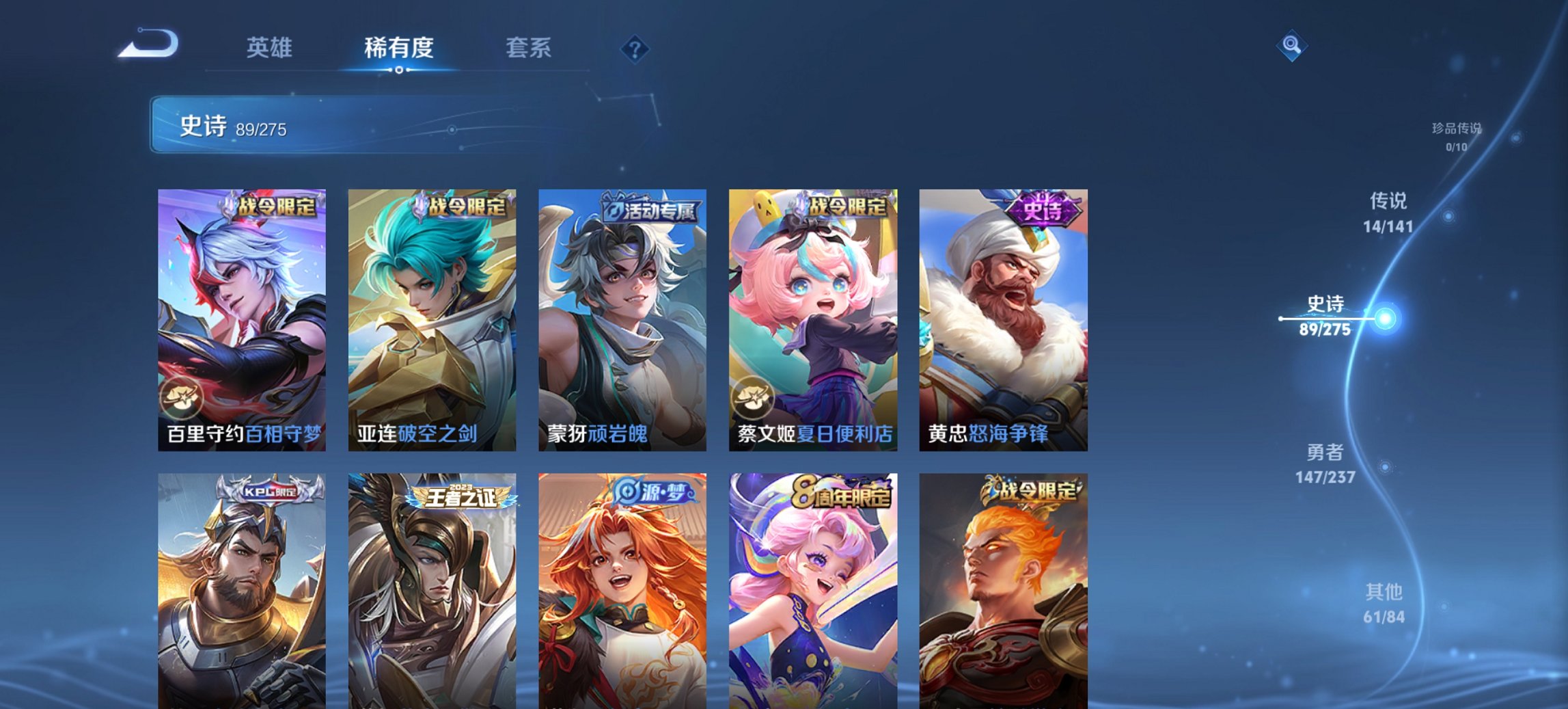This screenshot has width=1568, height=709.
Task: Click the 8周年限定 badge
Action: (840, 490)
